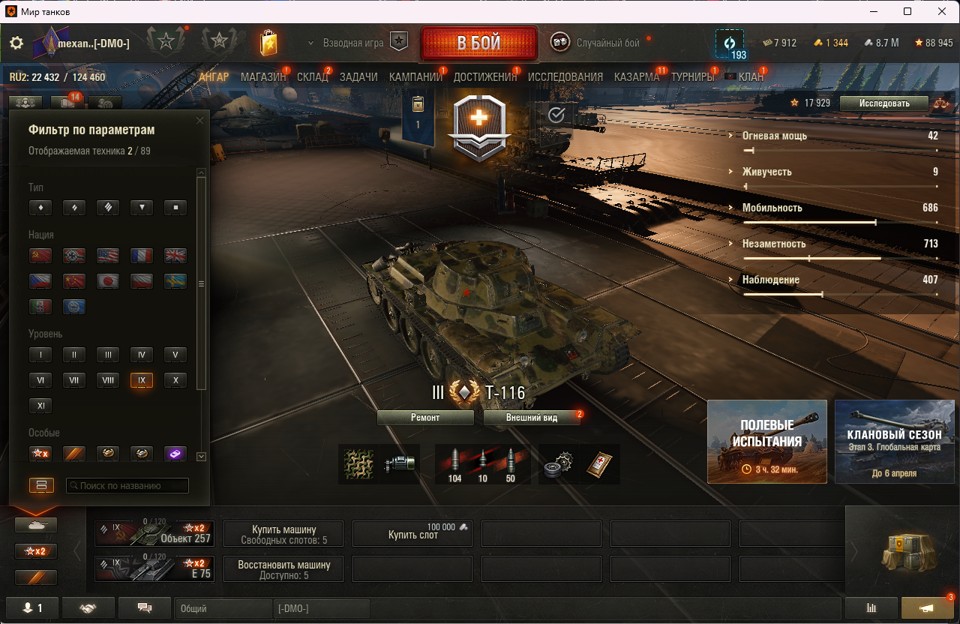Close the game window

940,11
